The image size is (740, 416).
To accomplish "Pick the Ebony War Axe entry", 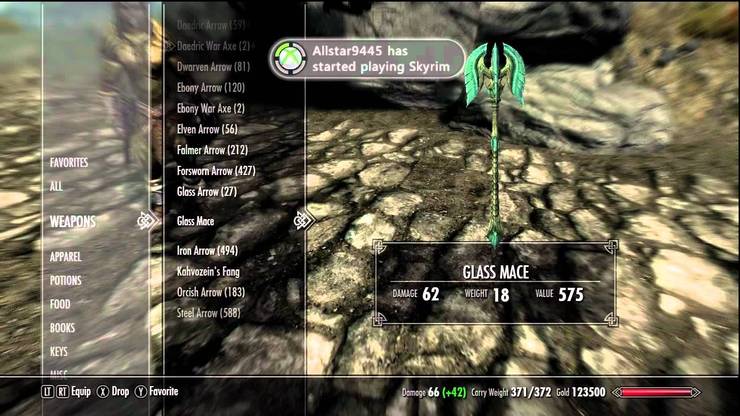I will tap(211, 108).
